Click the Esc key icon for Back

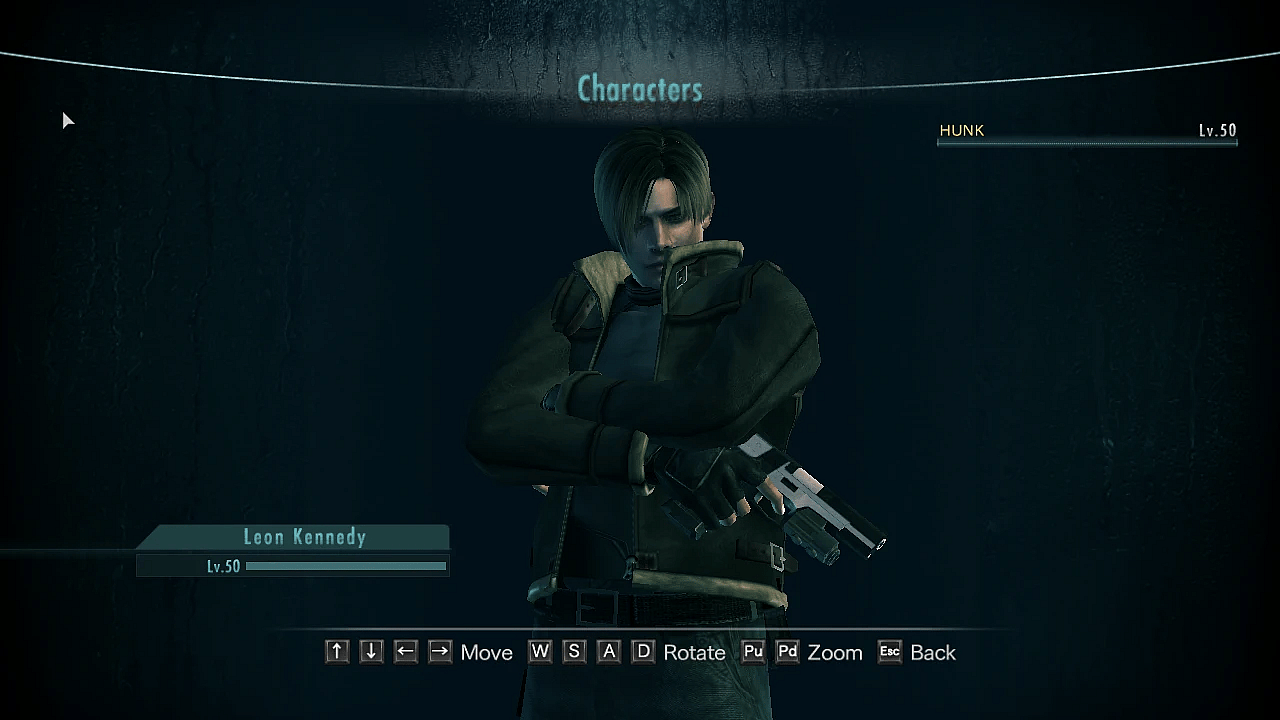tap(889, 652)
